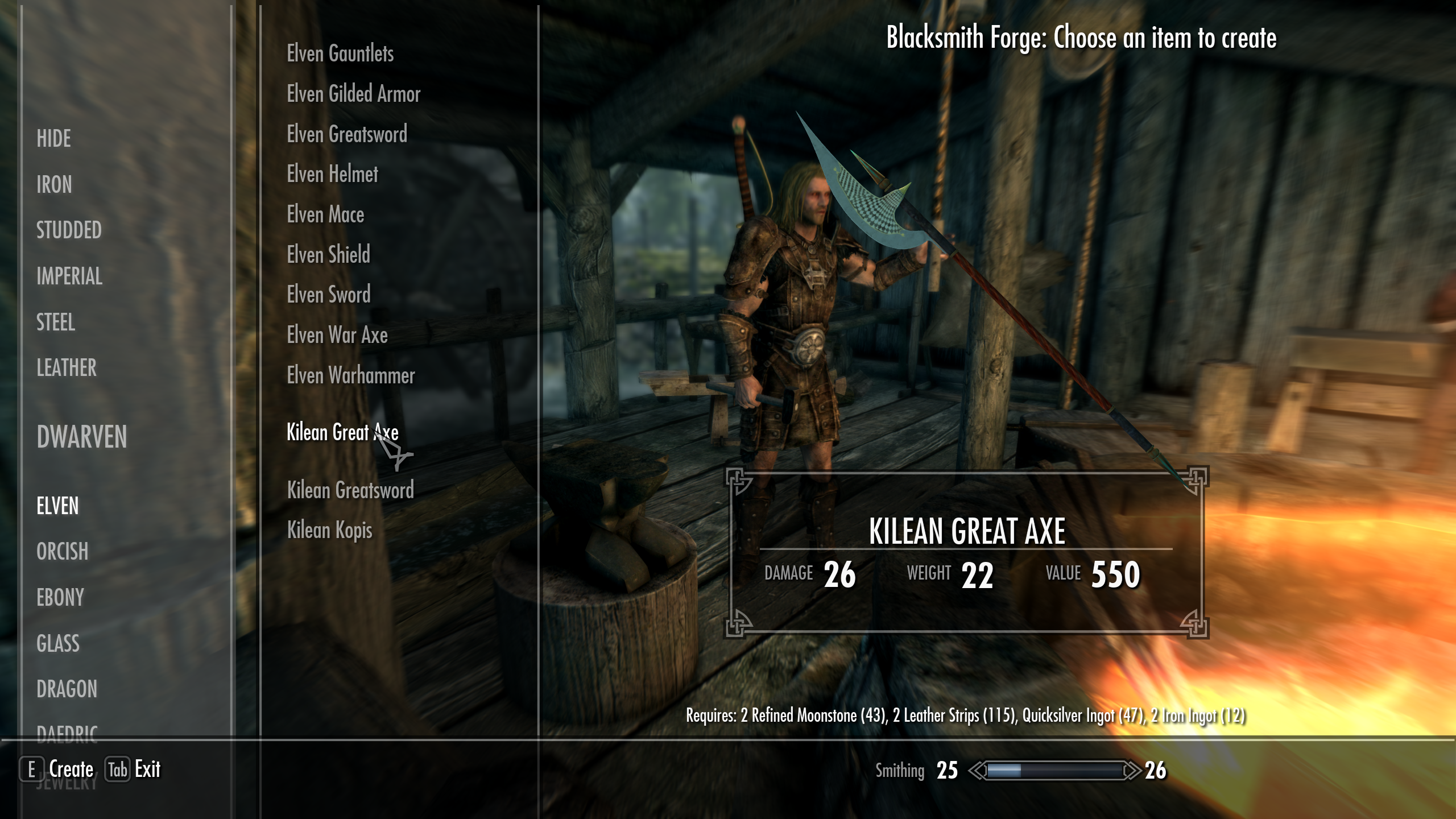This screenshot has height=819, width=1456.
Task: Select the Elven Shield entry
Action: (x=329, y=255)
